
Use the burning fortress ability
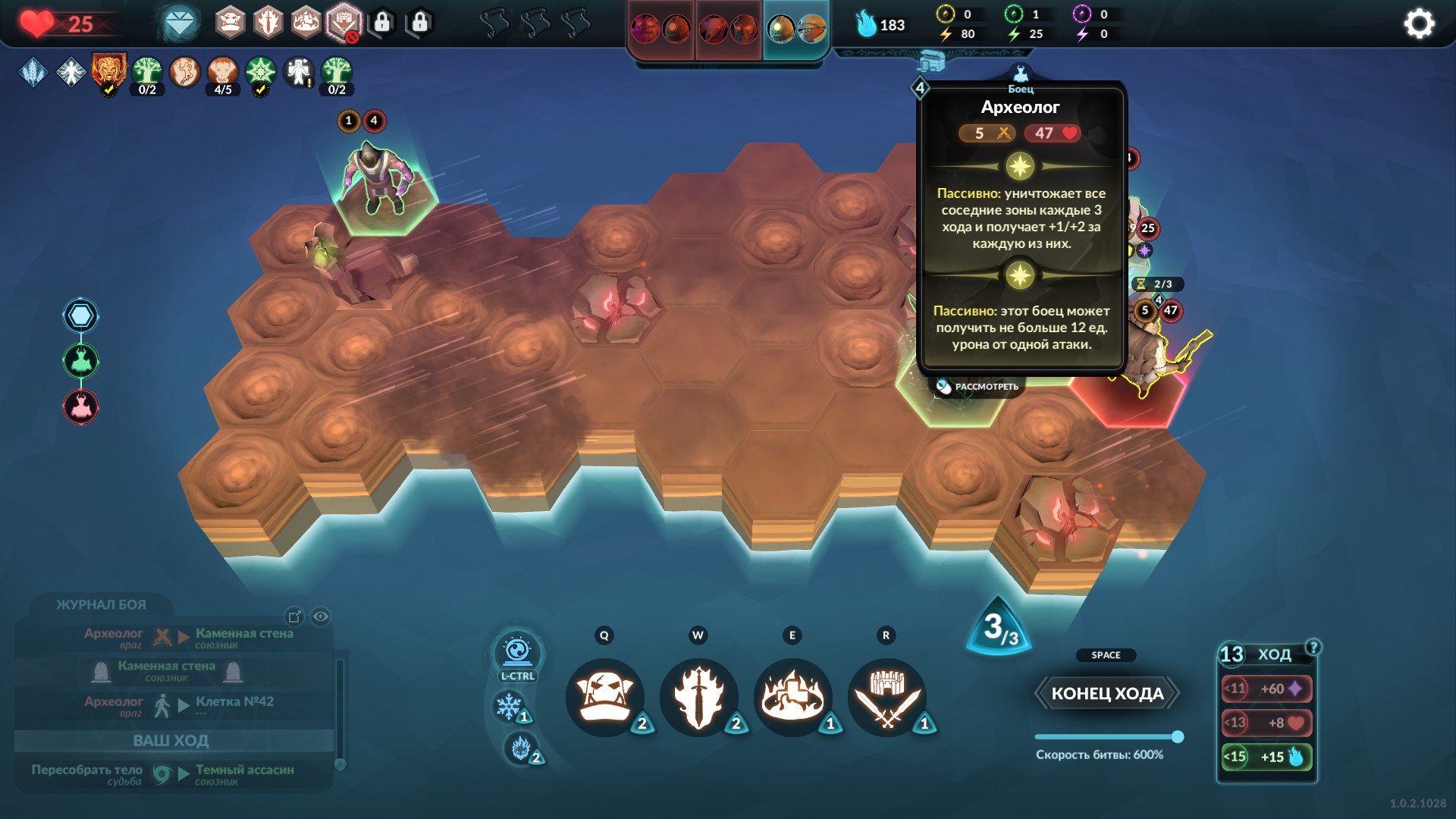[792, 696]
